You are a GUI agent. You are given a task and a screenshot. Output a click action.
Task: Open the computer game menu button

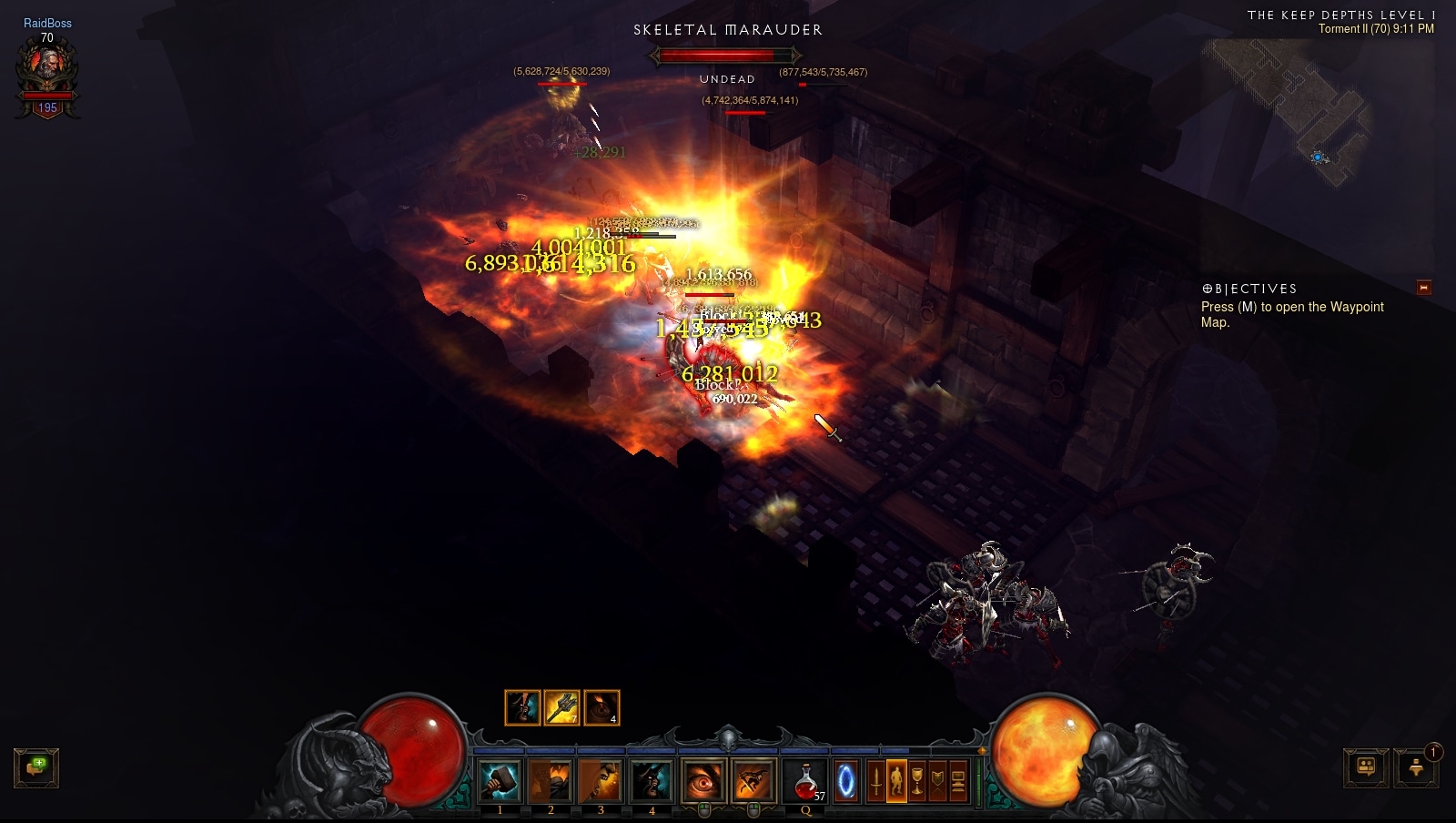(958, 781)
